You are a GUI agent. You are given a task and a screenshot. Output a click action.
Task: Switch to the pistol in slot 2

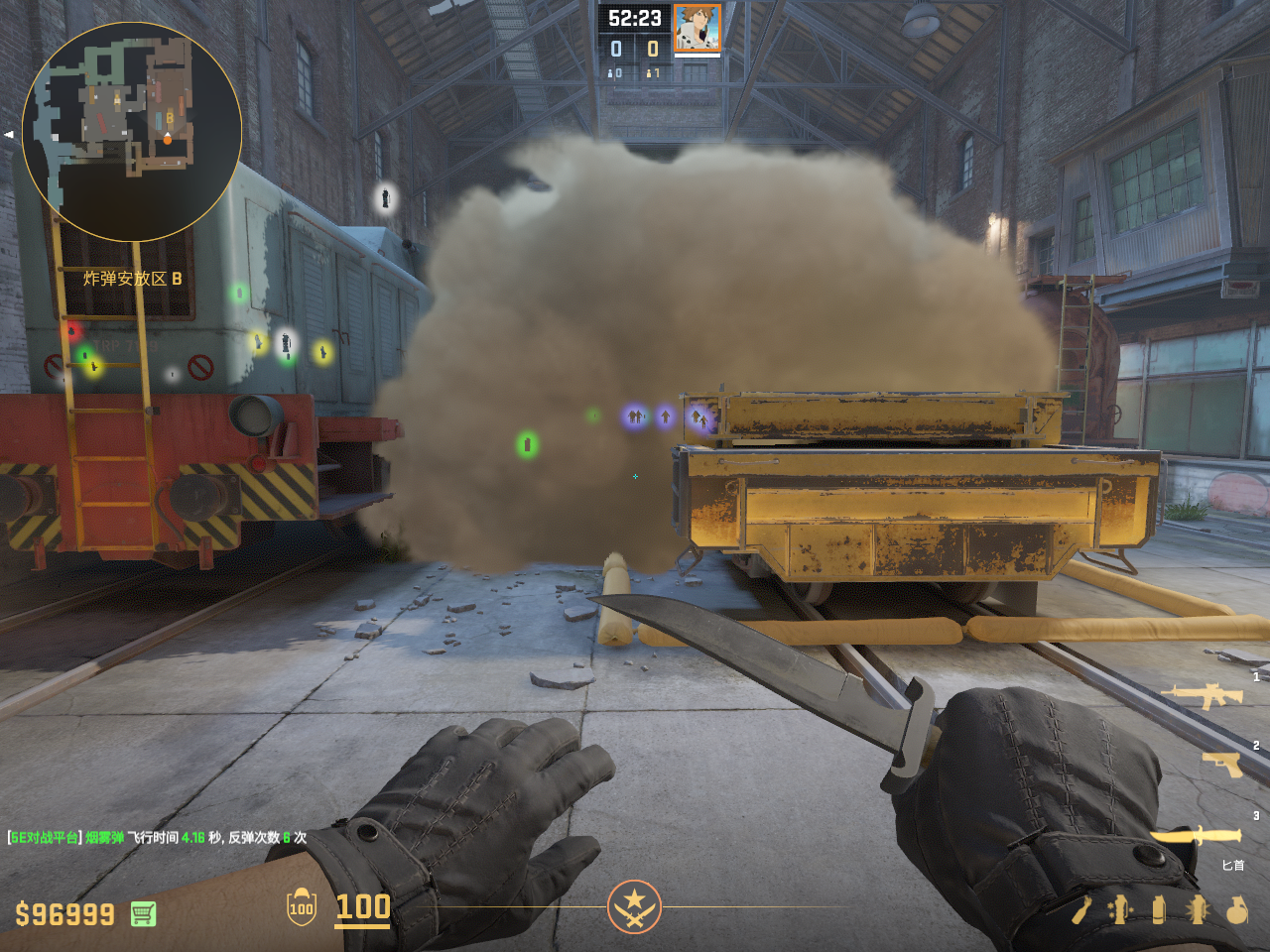pos(1222,764)
